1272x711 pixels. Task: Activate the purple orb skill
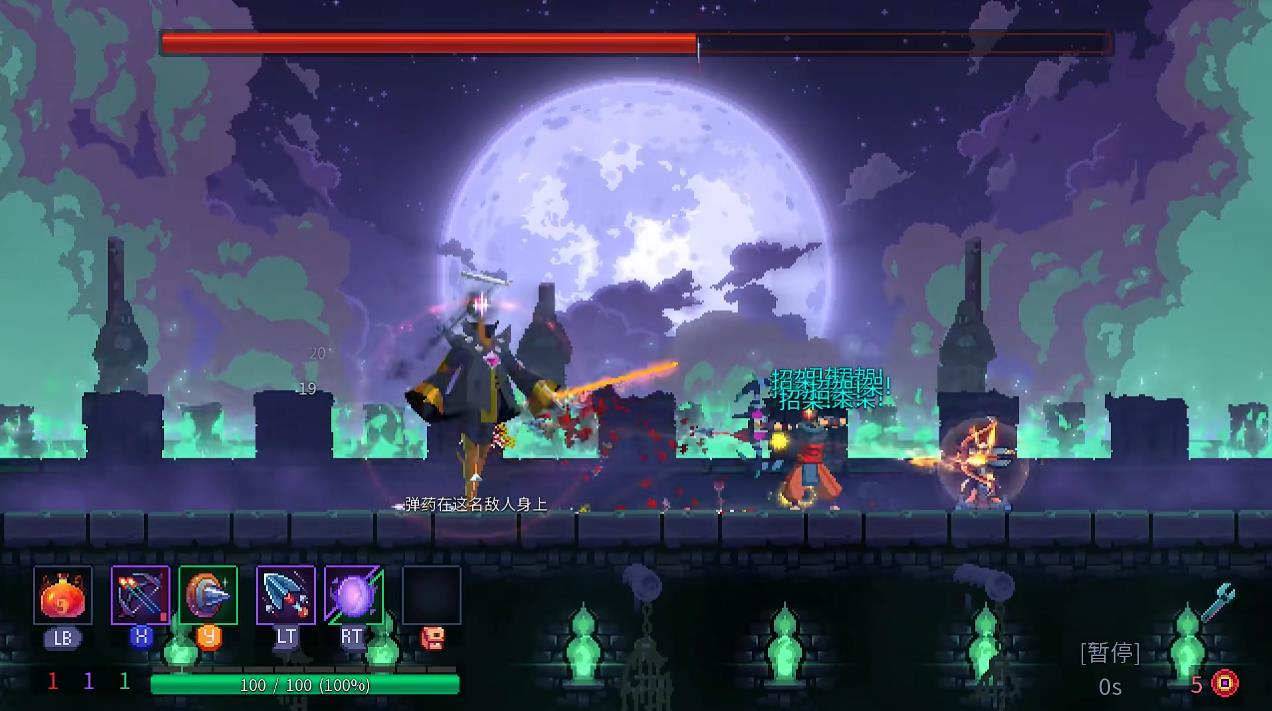click(x=354, y=596)
